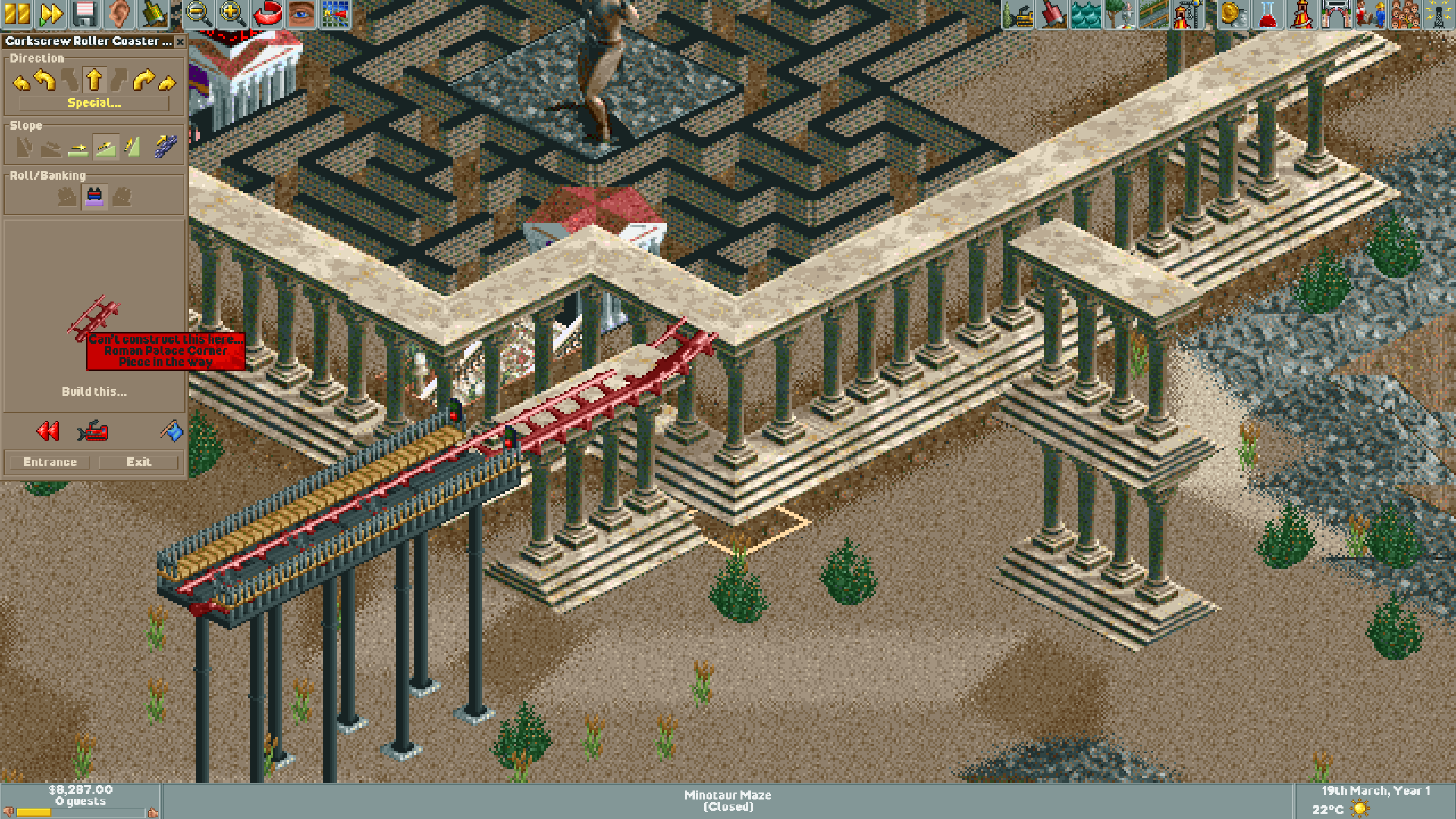Open the Water tool
This screenshot has width=1456, height=819.
1085,13
